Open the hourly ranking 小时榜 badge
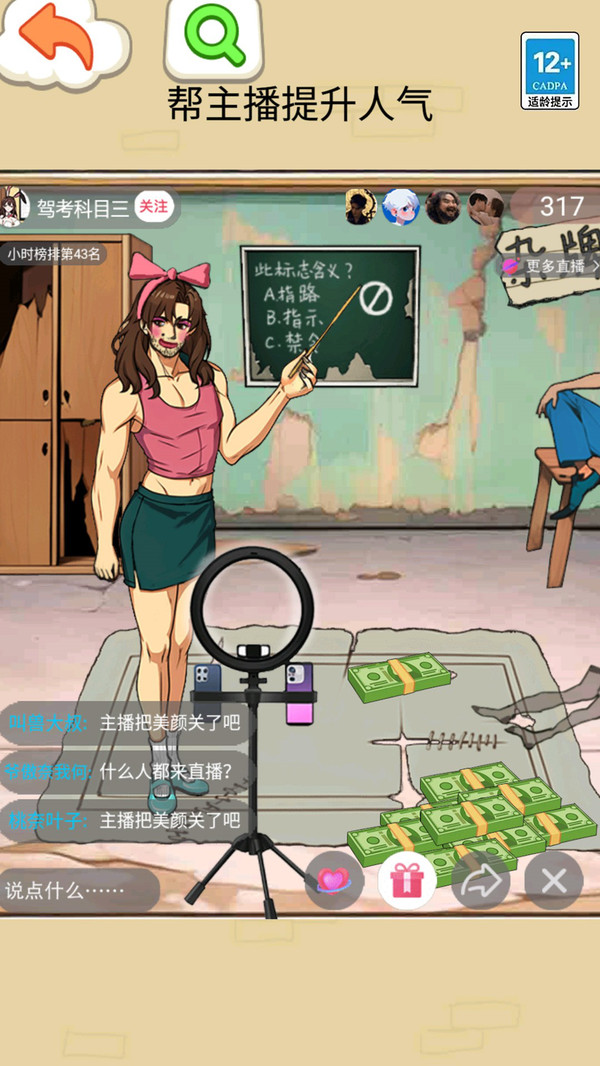 tap(54, 254)
